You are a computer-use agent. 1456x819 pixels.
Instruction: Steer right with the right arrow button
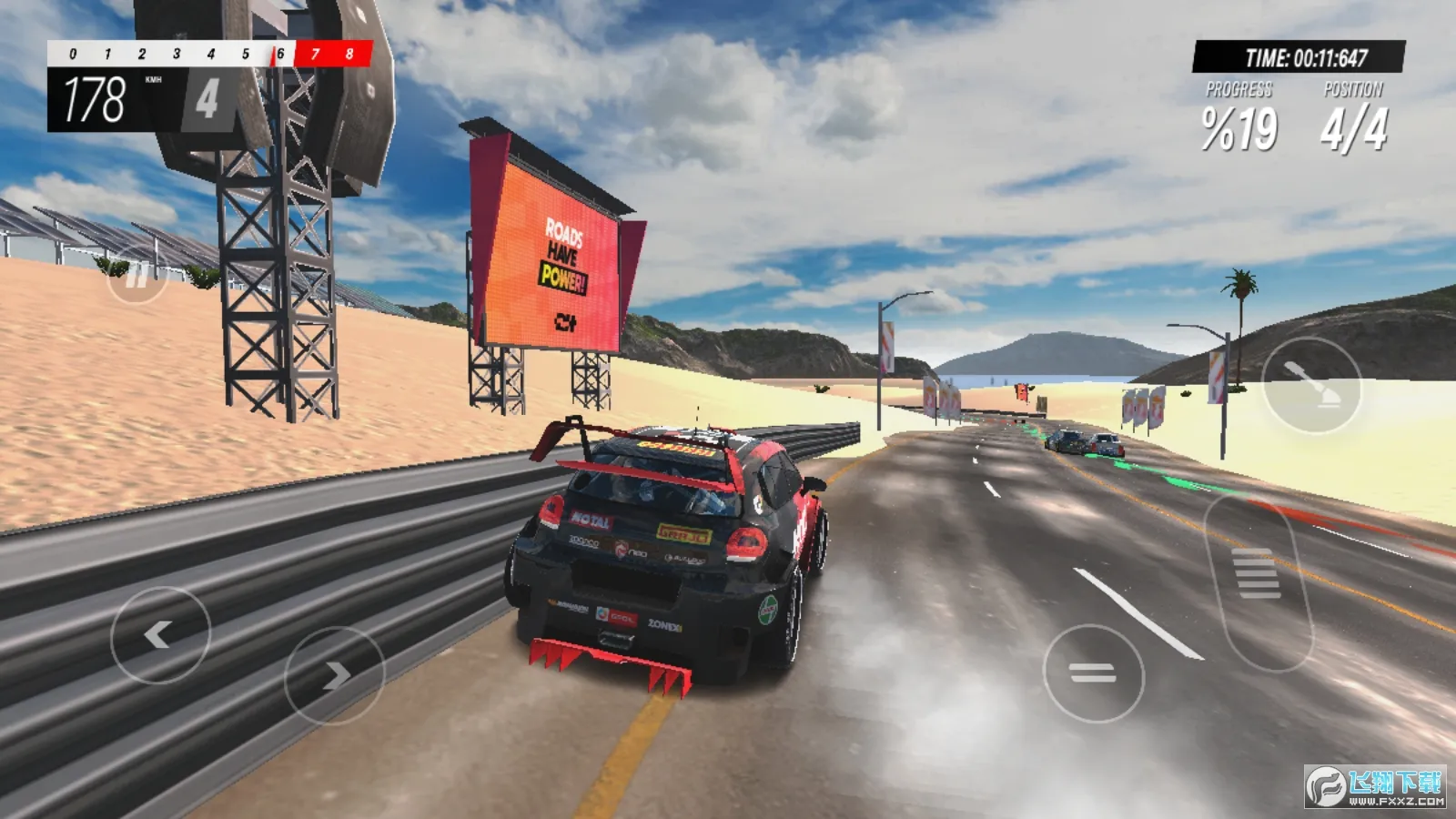pos(334,675)
